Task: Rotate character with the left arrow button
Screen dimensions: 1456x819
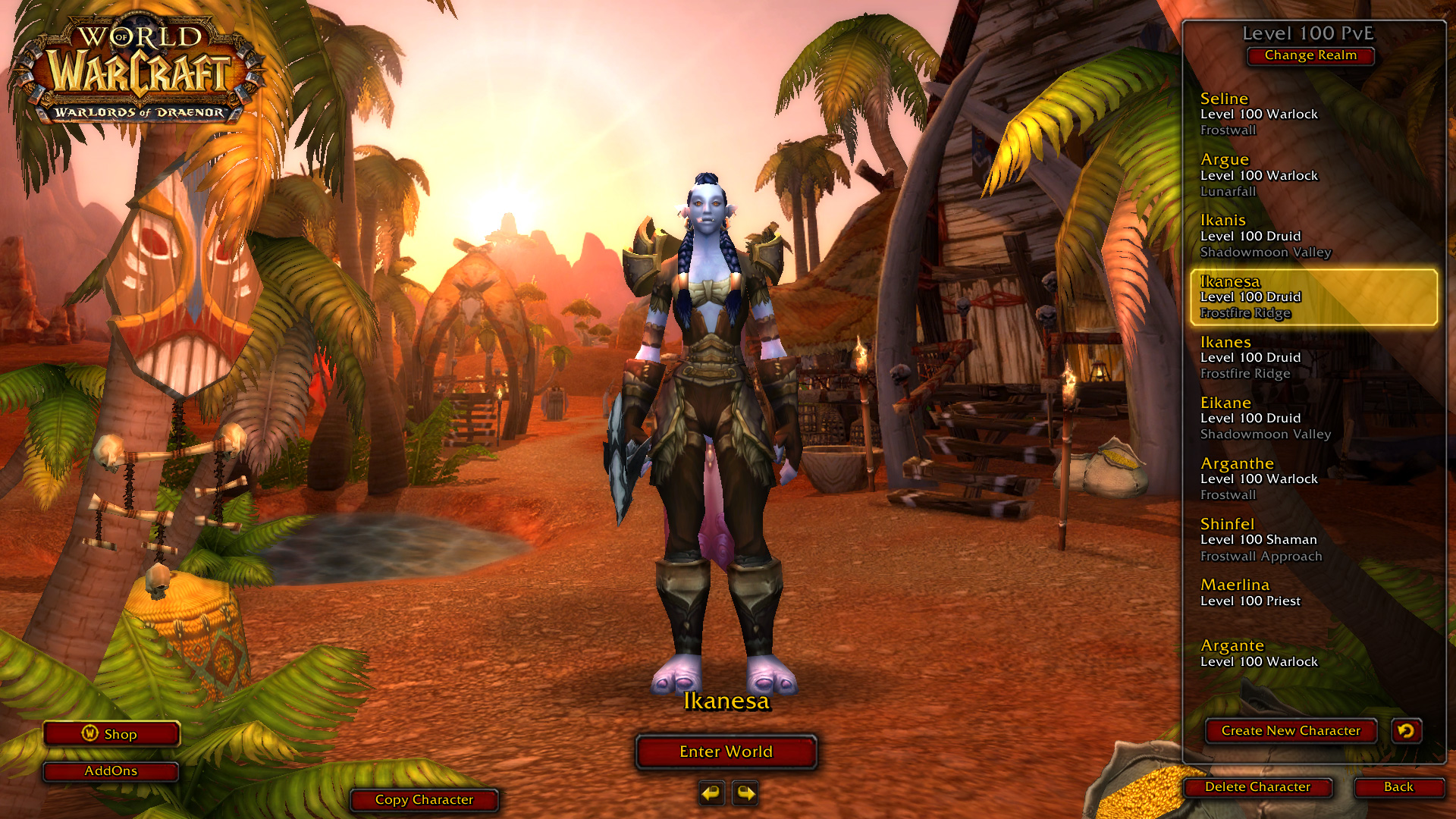Action: 711,793
